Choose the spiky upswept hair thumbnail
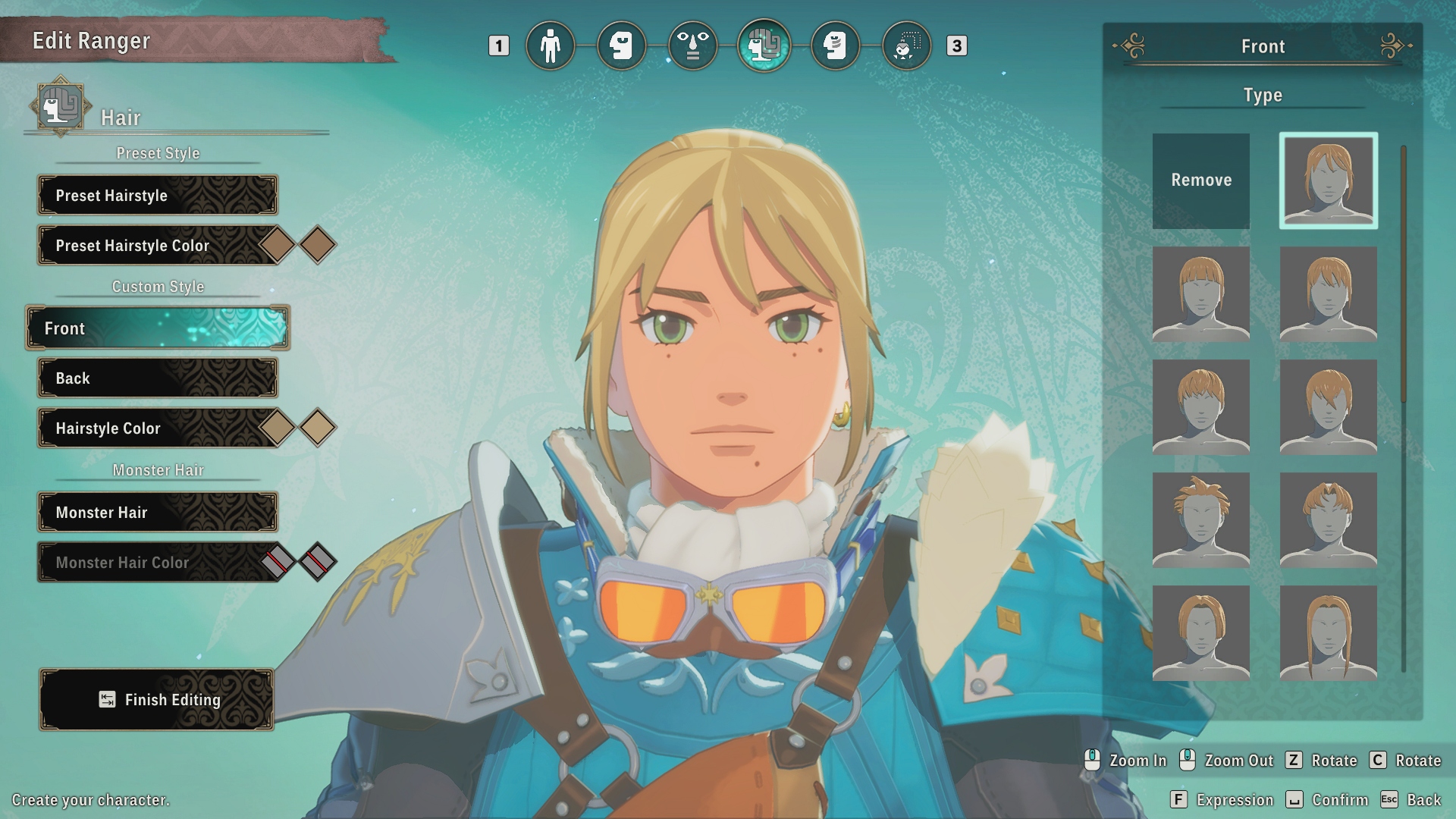1456x819 pixels. tap(1200, 519)
